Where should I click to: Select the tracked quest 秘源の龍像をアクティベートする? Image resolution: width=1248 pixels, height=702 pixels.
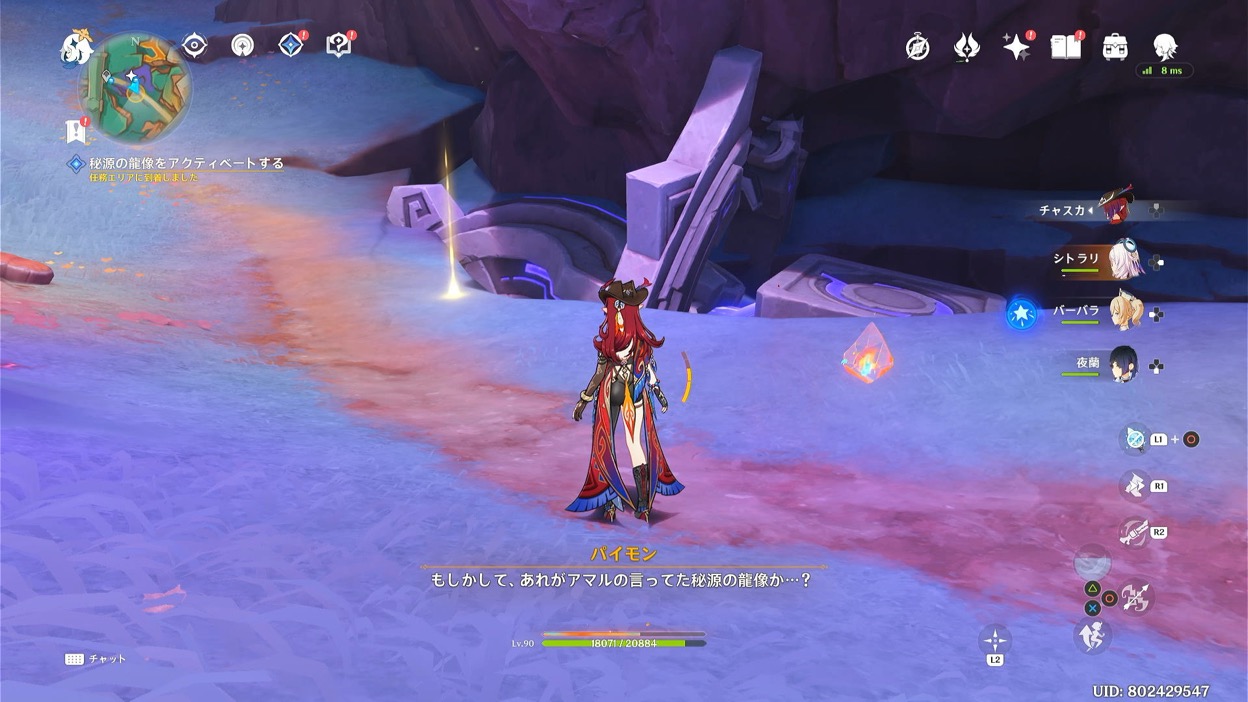pyautogui.click(x=186, y=163)
